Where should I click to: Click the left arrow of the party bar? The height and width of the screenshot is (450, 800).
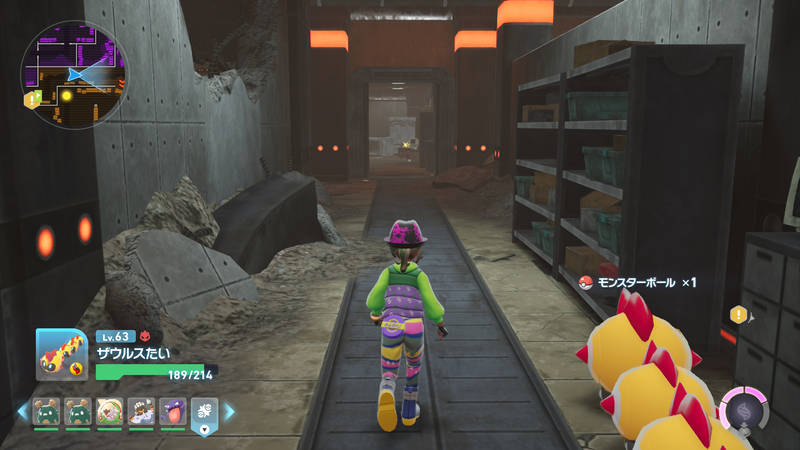pyautogui.click(x=21, y=411)
